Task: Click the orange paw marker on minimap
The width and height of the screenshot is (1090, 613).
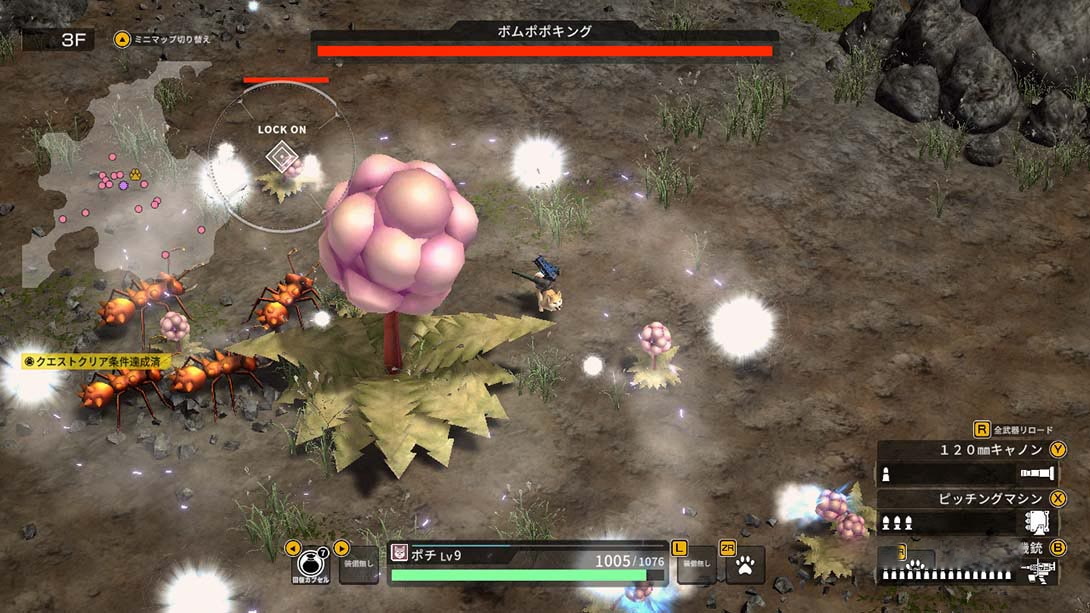Action: 135,174
